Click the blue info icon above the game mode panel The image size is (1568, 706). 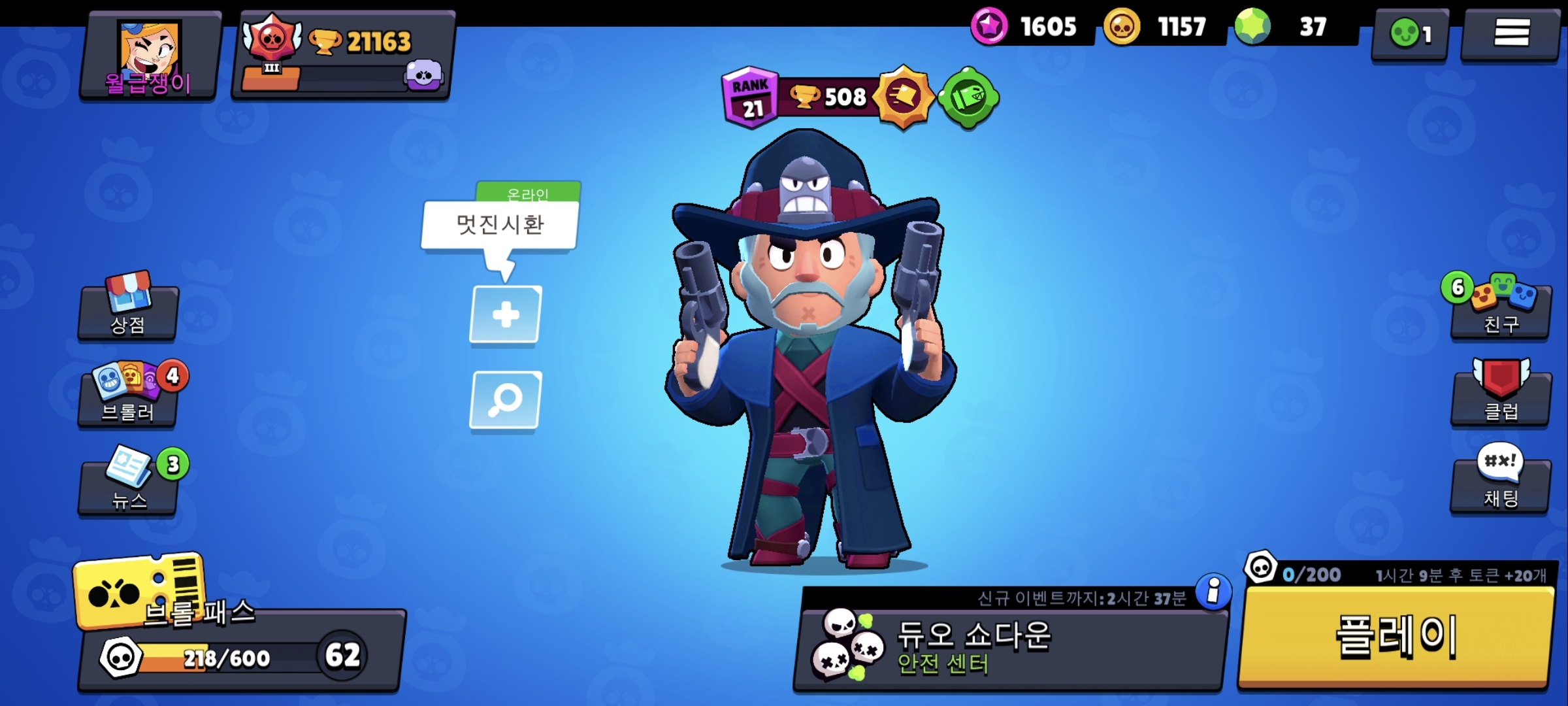pos(1213,592)
